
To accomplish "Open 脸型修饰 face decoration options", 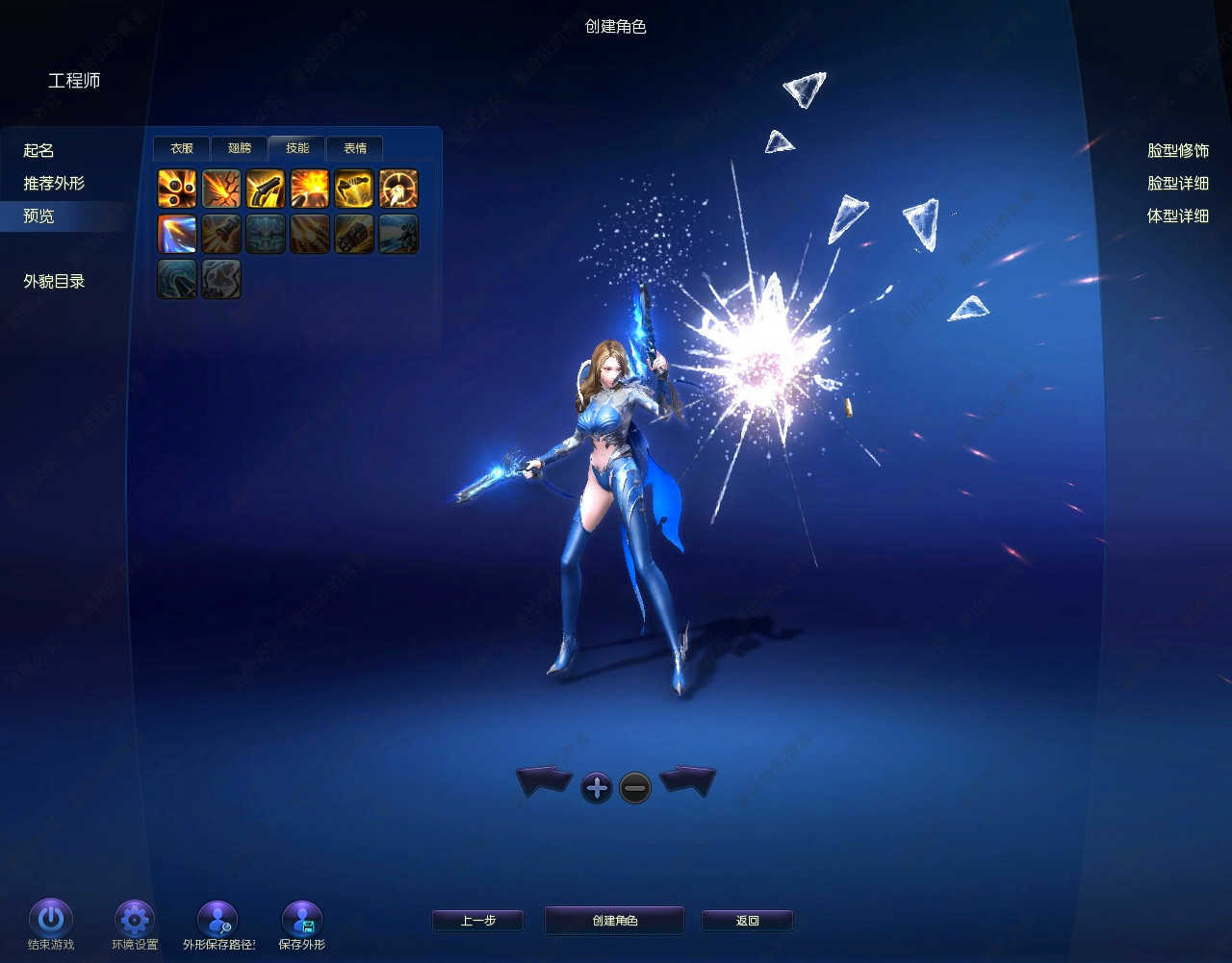I will 1177,151.
